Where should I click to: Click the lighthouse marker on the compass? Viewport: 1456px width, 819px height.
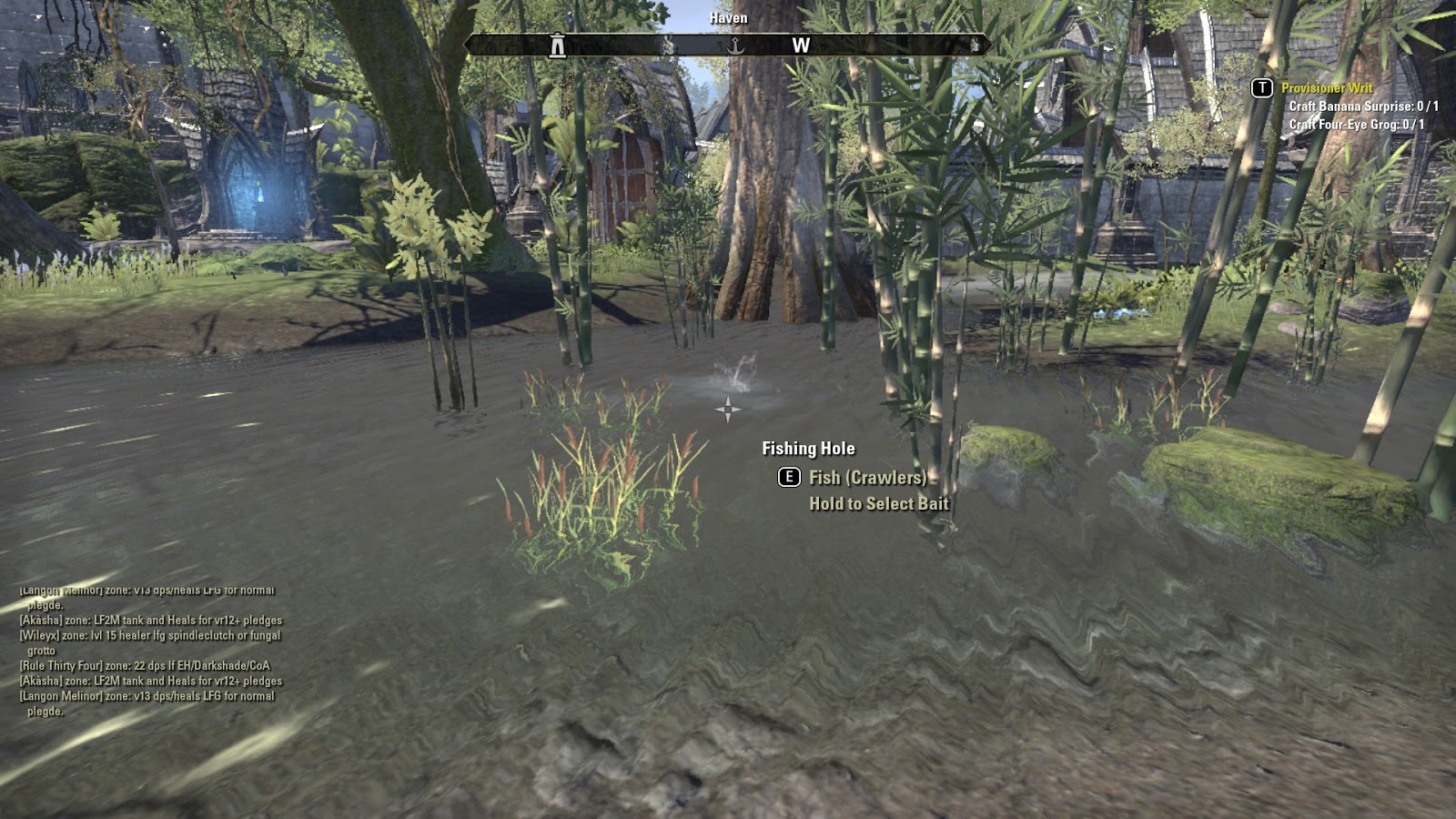pyautogui.click(x=556, y=44)
